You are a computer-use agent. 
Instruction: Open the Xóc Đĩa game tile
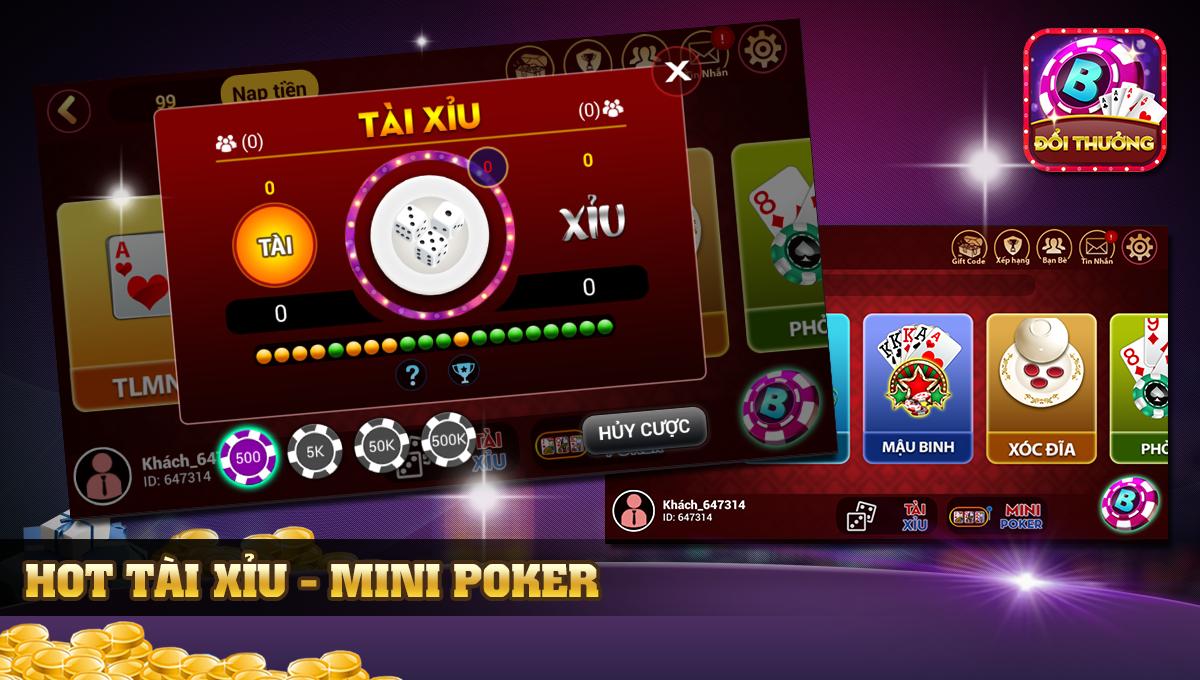pyautogui.click(x=1040, y=388)
